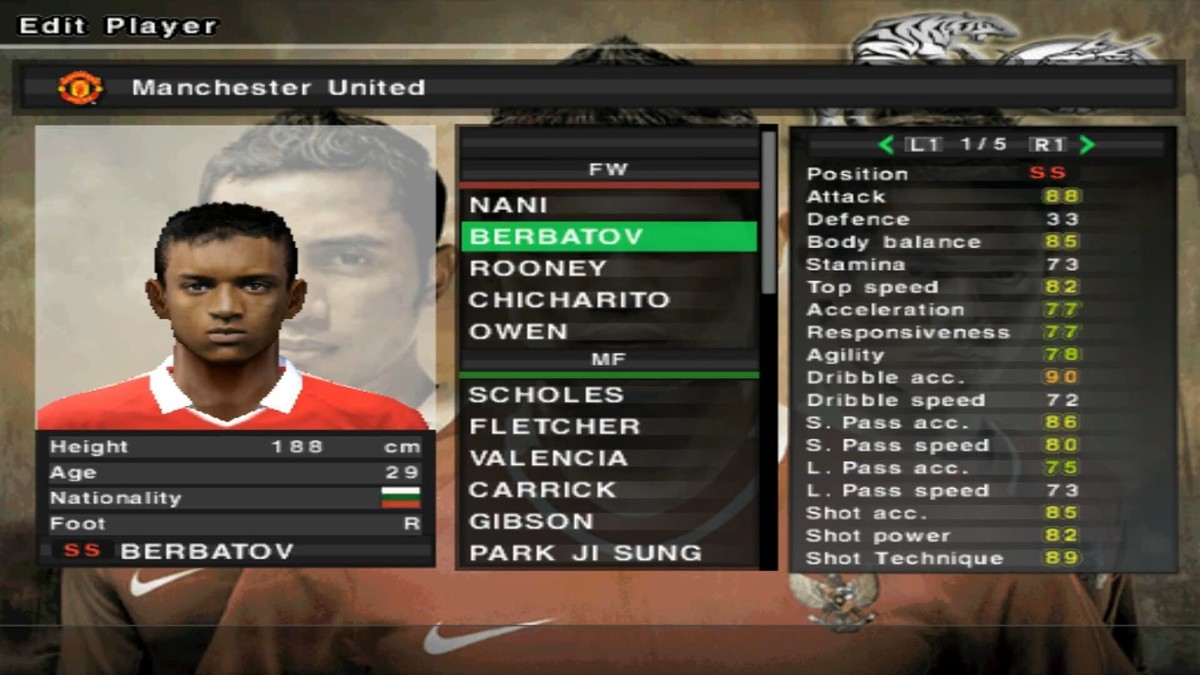Choose the highlighted BERBATOV entry
1200x675 pixels.
(x=608, y=237)
